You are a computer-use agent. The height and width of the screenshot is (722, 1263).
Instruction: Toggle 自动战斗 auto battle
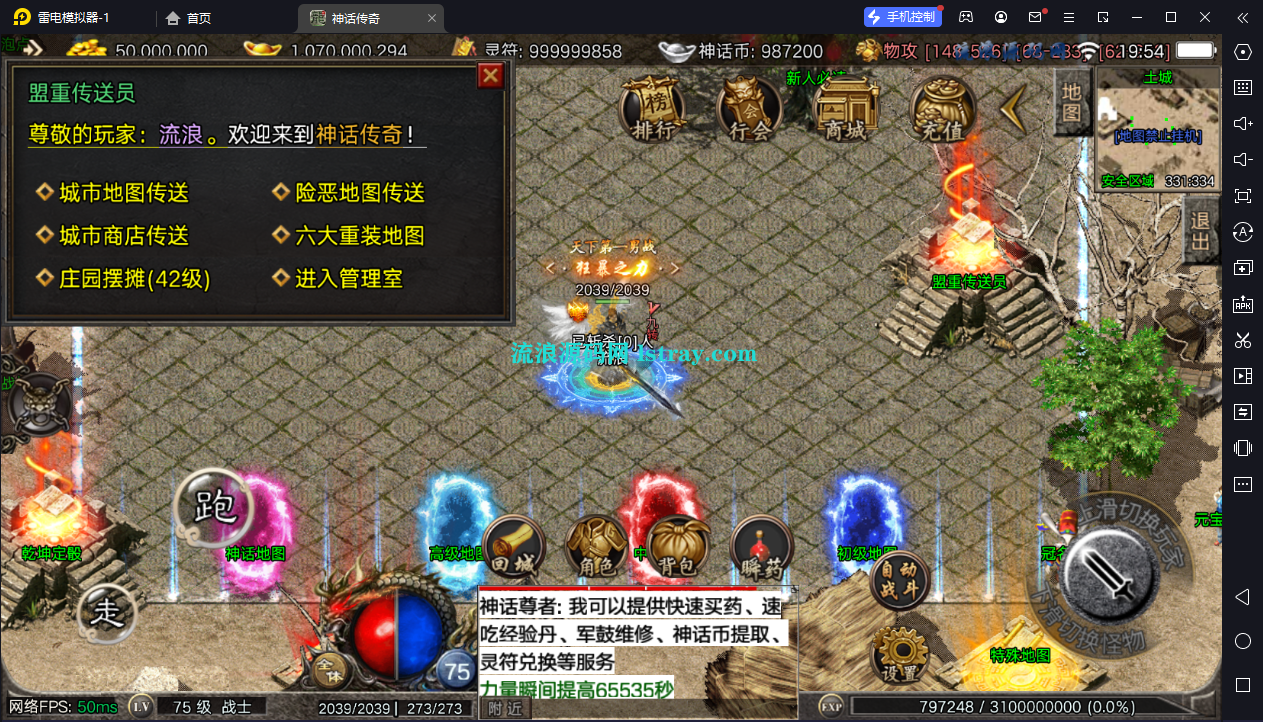[x=899, y=580]
